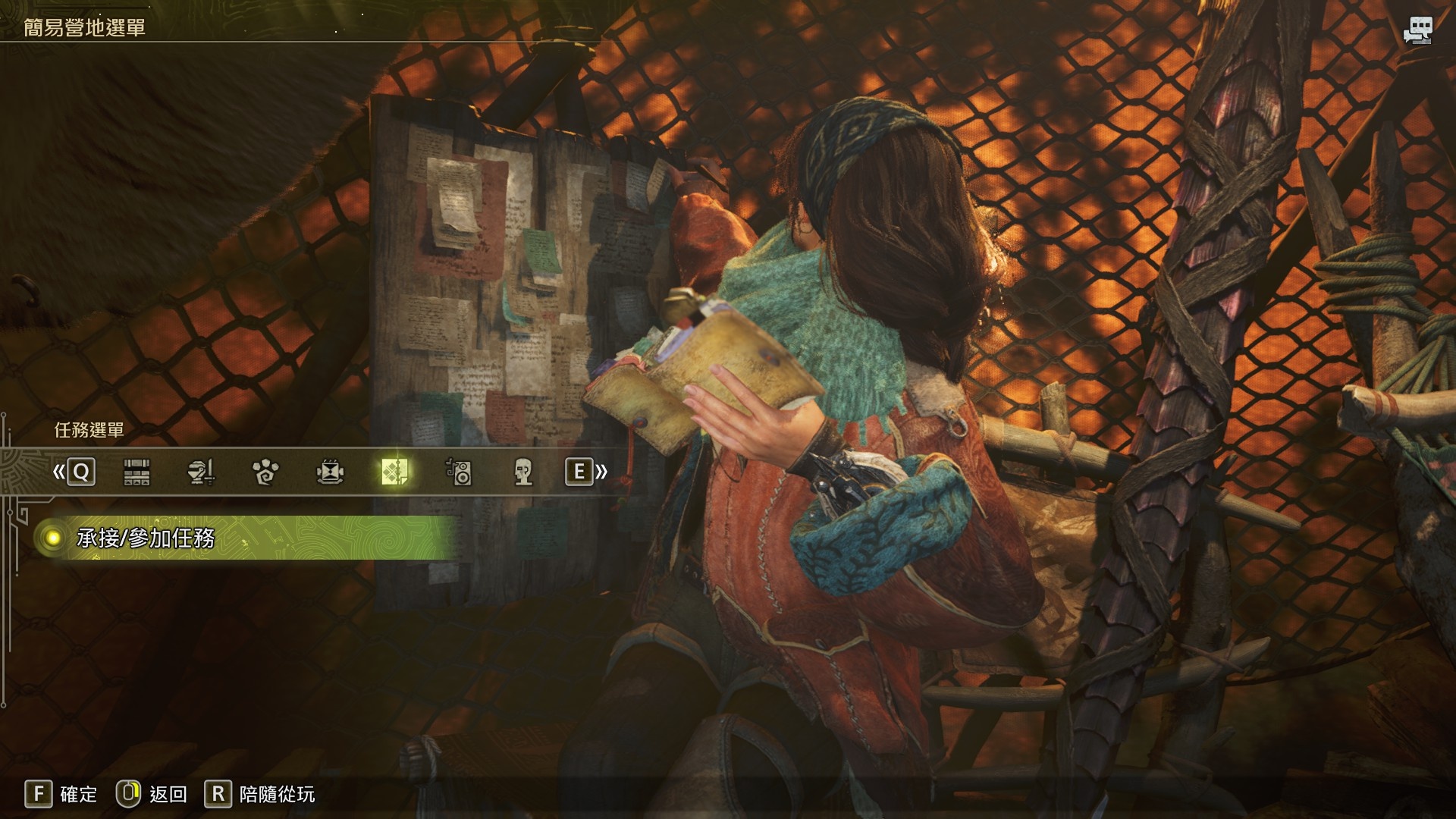Open the character head appearance tab
The height and width of the screenshot is (819, 1456).
tap(522, 472)
